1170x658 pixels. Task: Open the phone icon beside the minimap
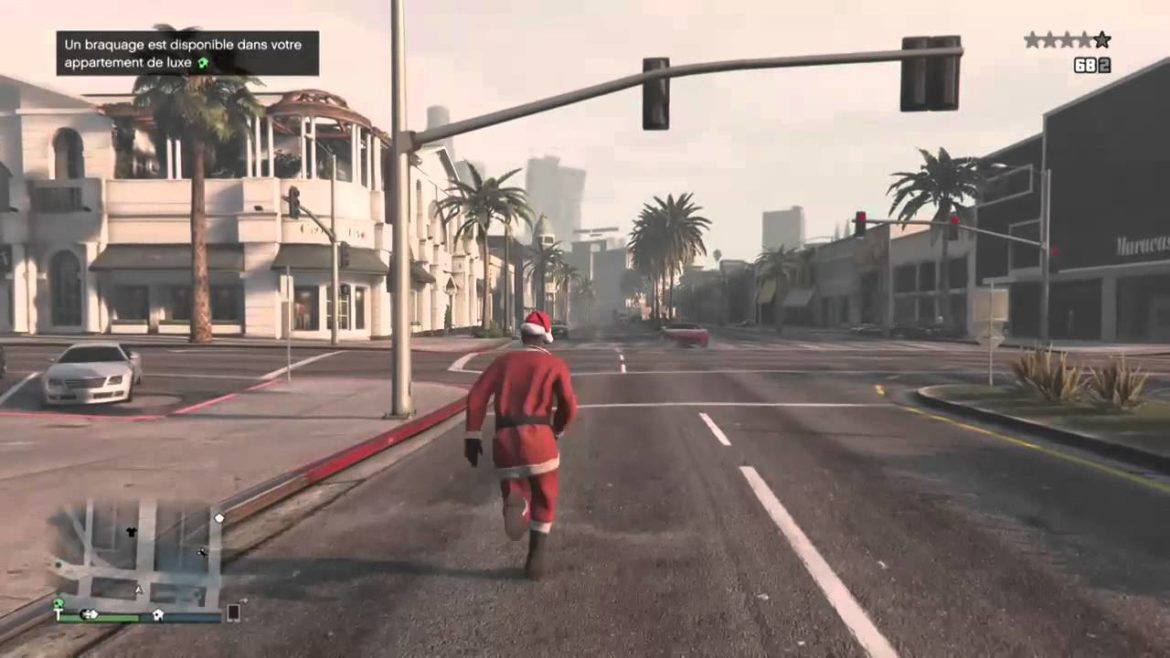(x=233, y=612)
